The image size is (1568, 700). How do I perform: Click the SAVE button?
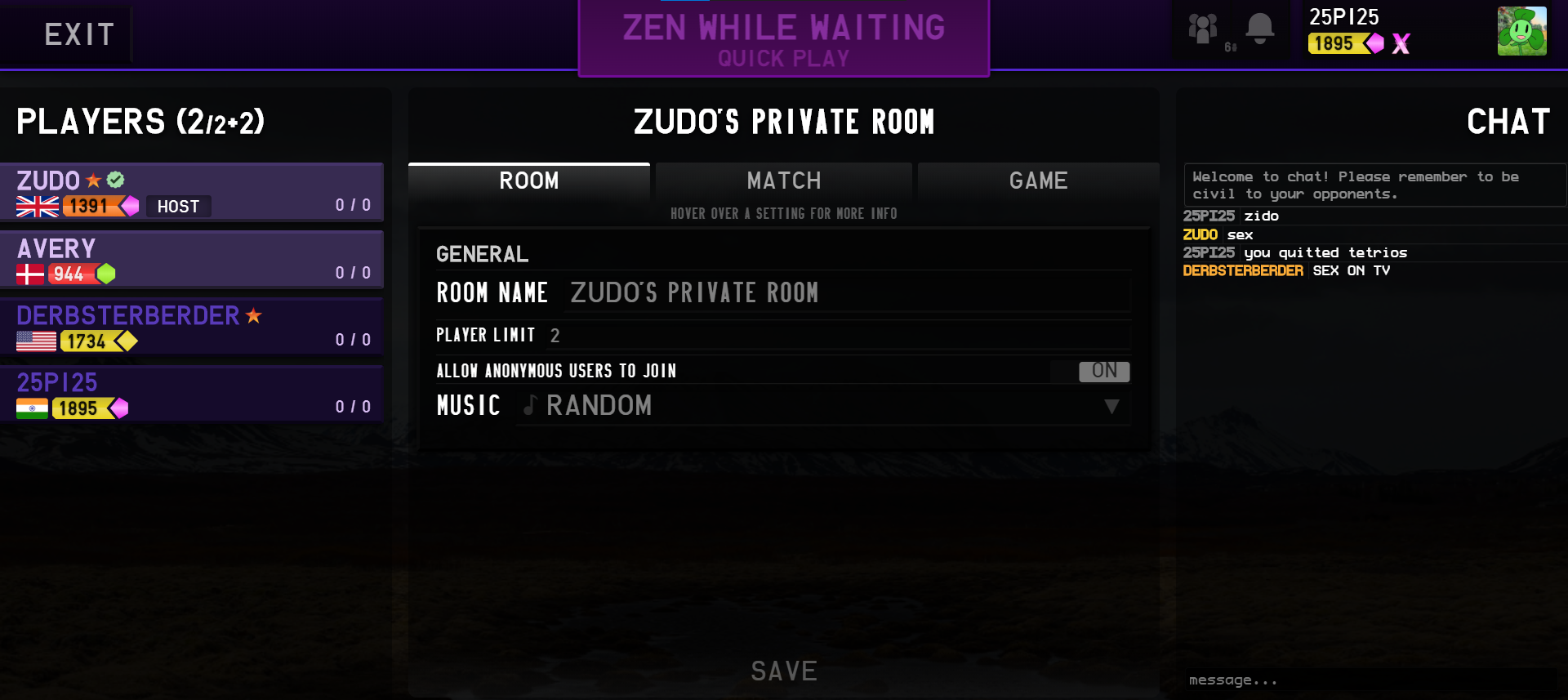783,671
